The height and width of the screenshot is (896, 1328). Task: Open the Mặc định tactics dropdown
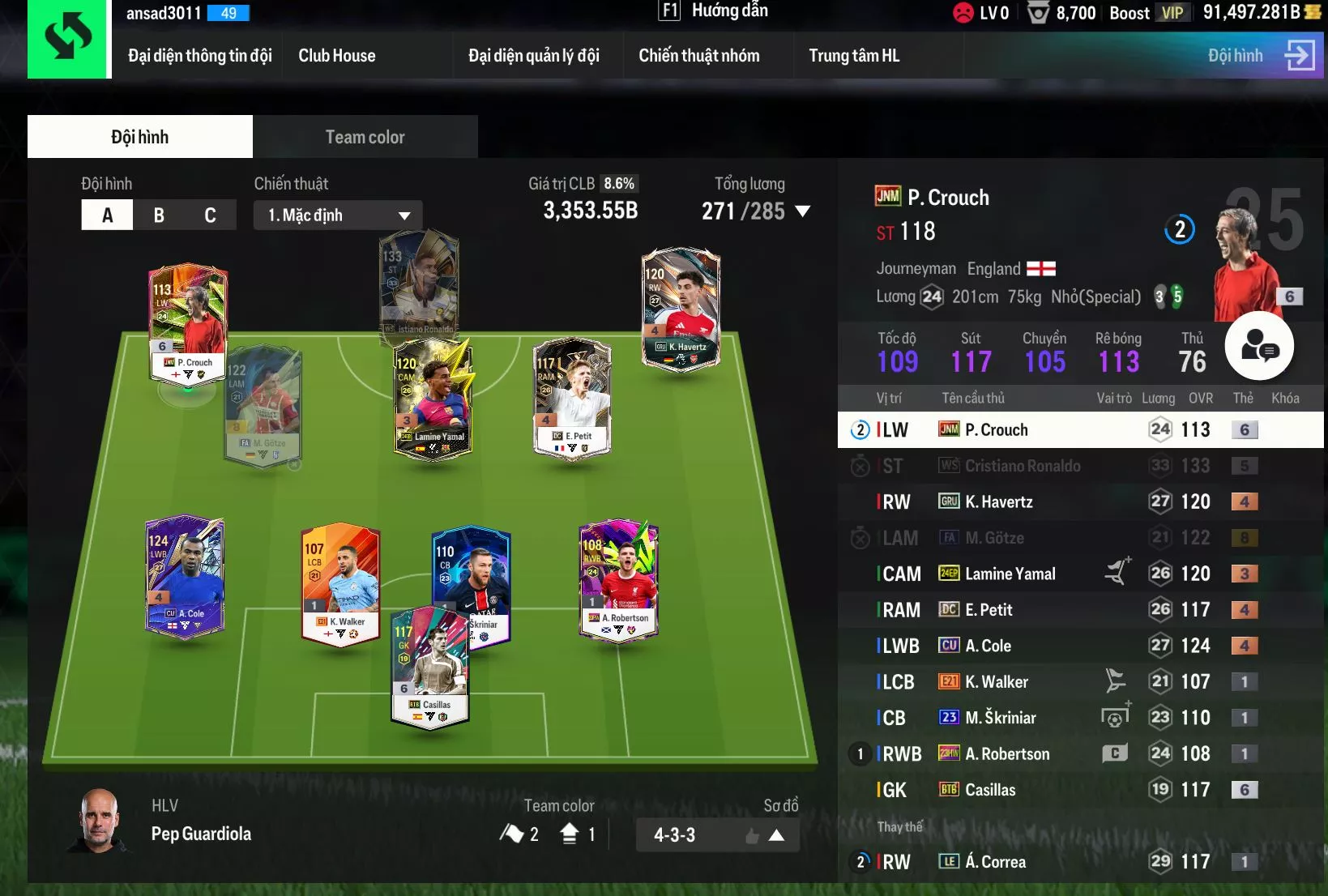pos(338,215)
